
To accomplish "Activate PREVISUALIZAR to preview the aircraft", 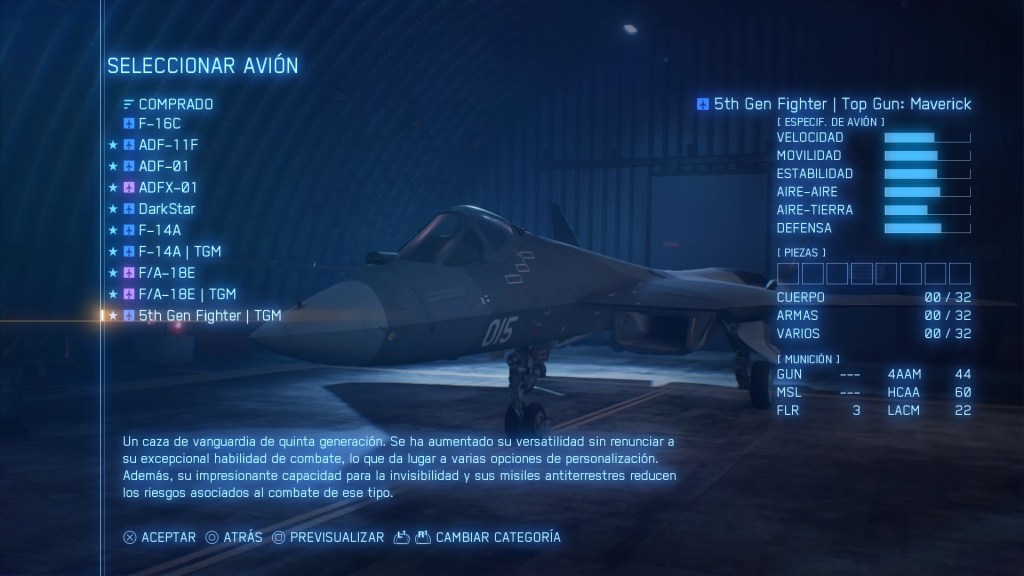I will (x=336, y=537).
